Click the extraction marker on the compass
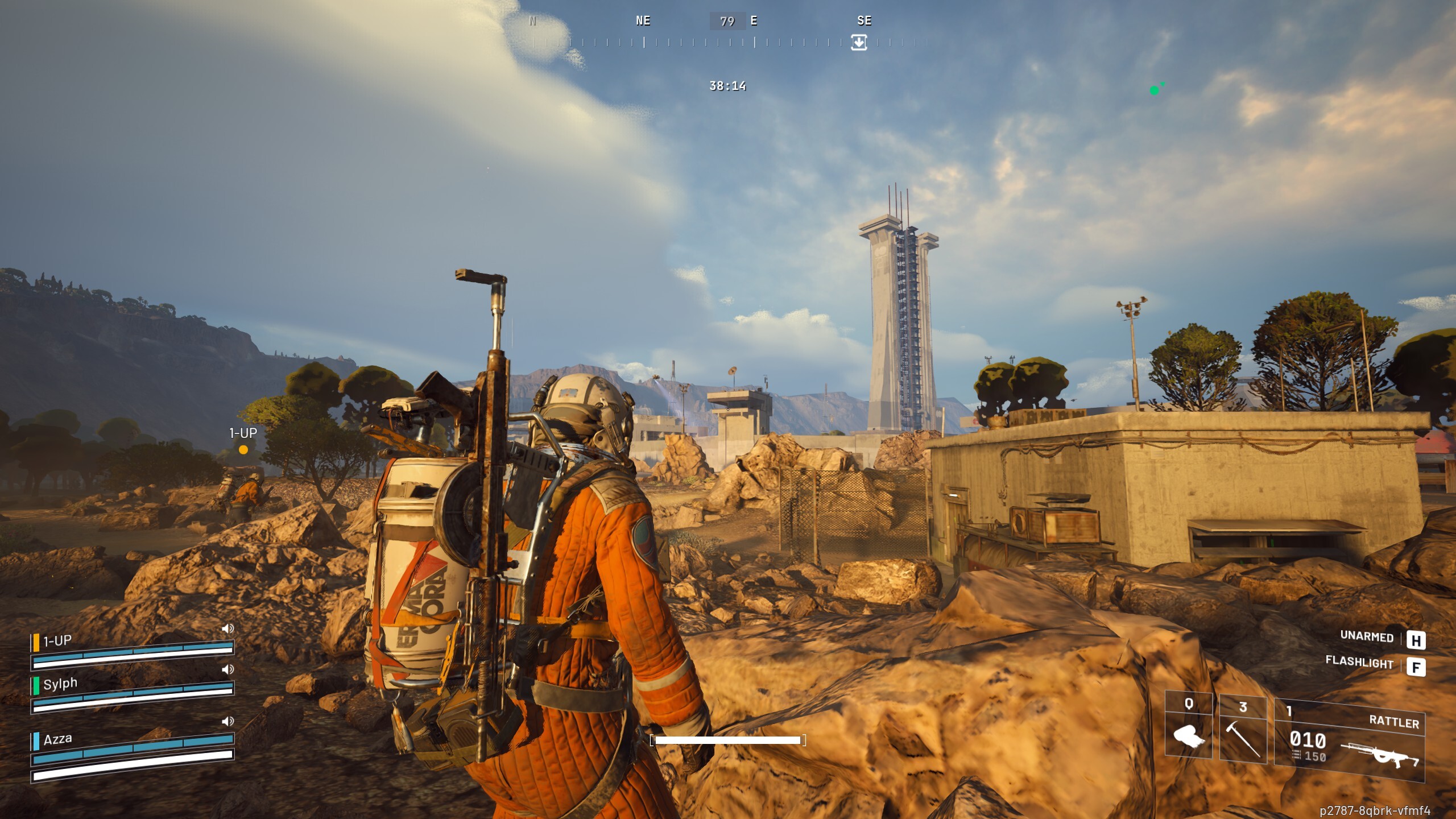 [859, 42]
